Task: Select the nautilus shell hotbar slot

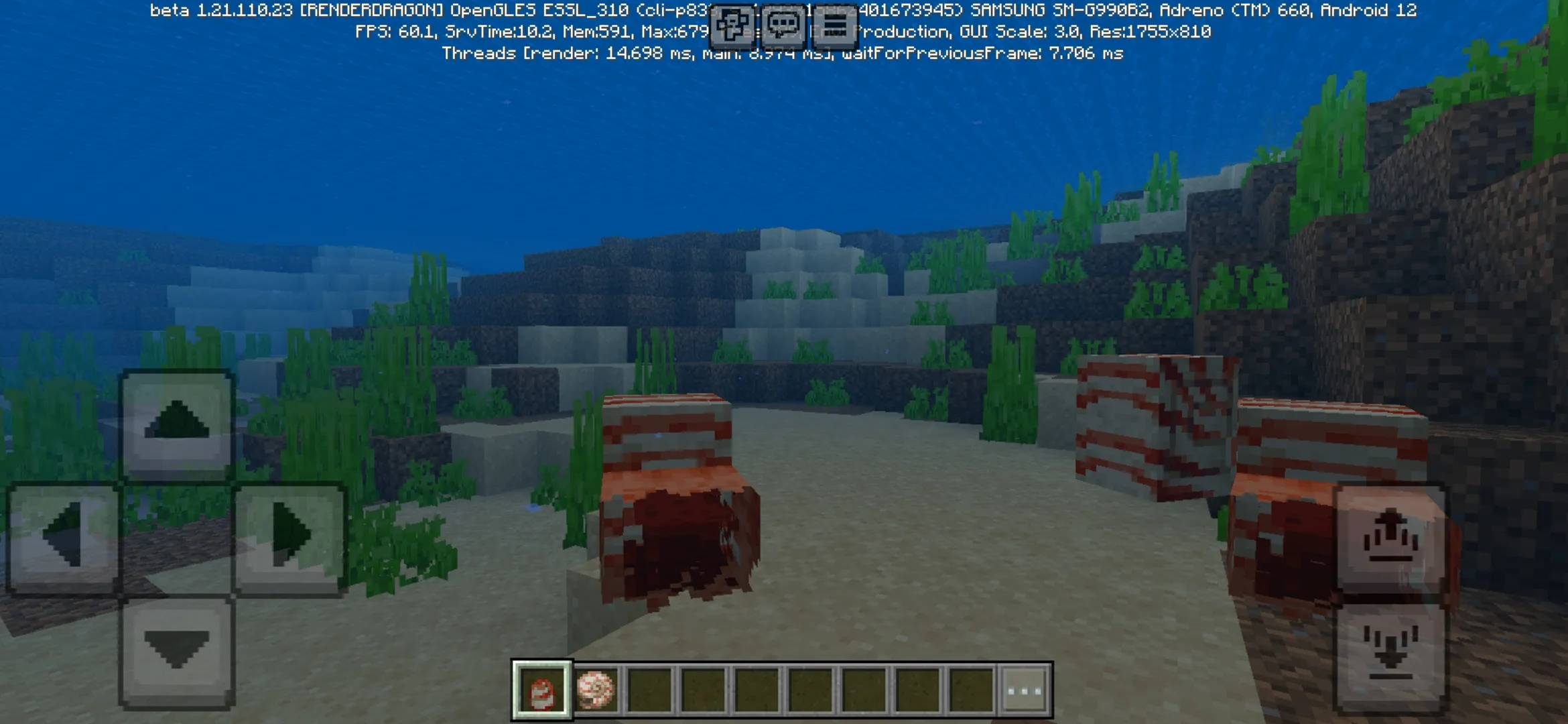Action: (596, 690)
